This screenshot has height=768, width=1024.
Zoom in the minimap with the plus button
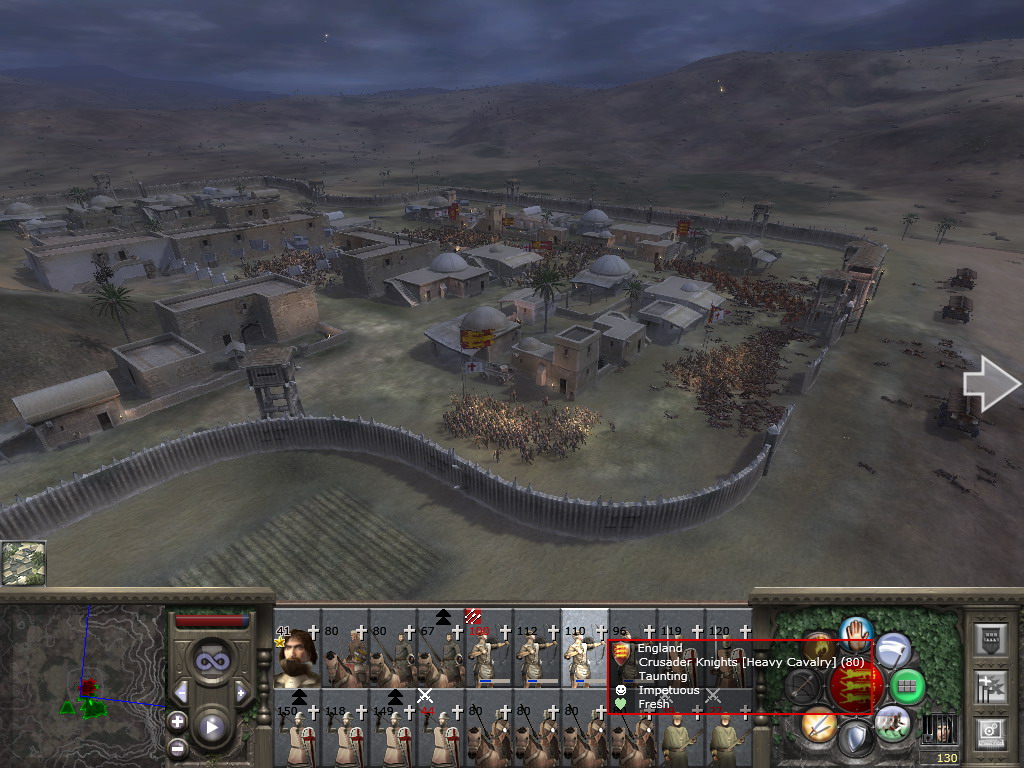point(177,721)
